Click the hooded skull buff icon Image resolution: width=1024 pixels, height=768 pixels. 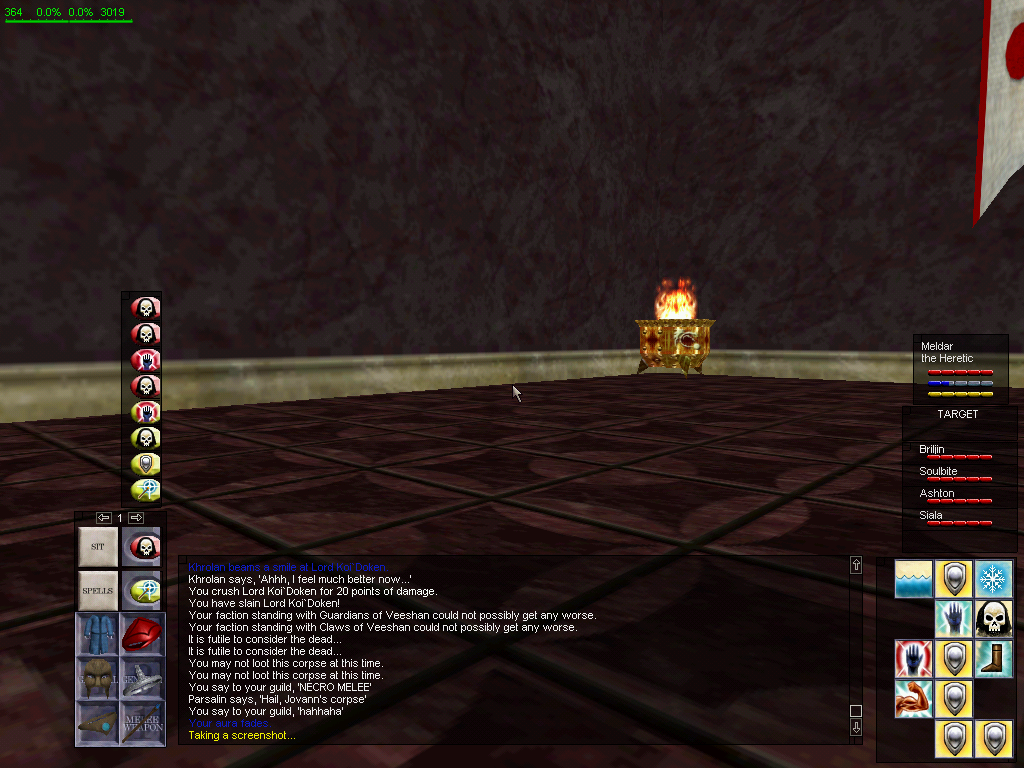point(993,619)
